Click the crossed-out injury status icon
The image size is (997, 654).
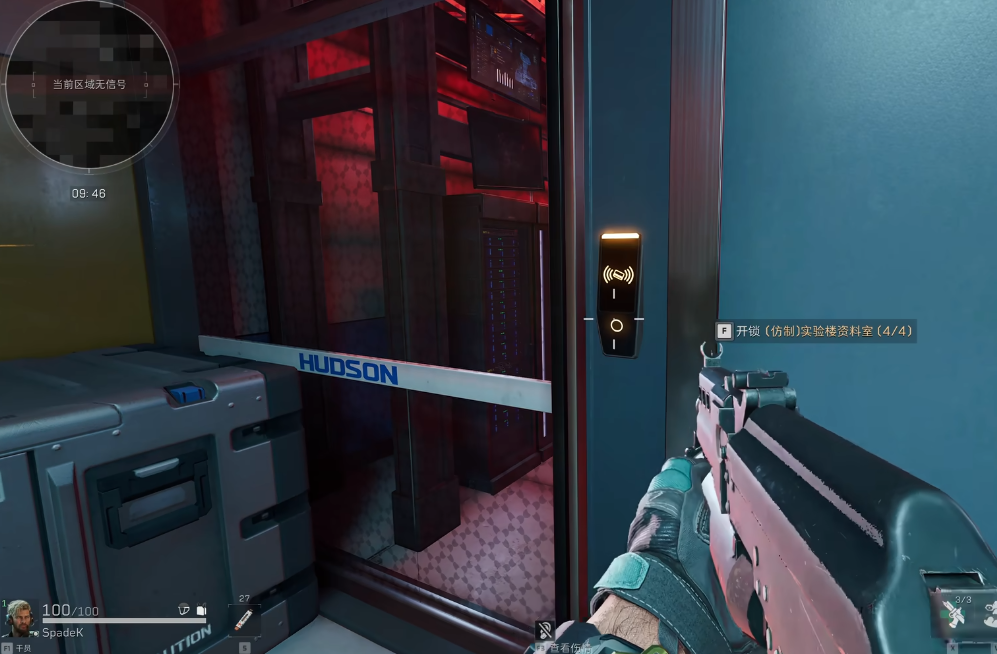click(x=545, y=630)
